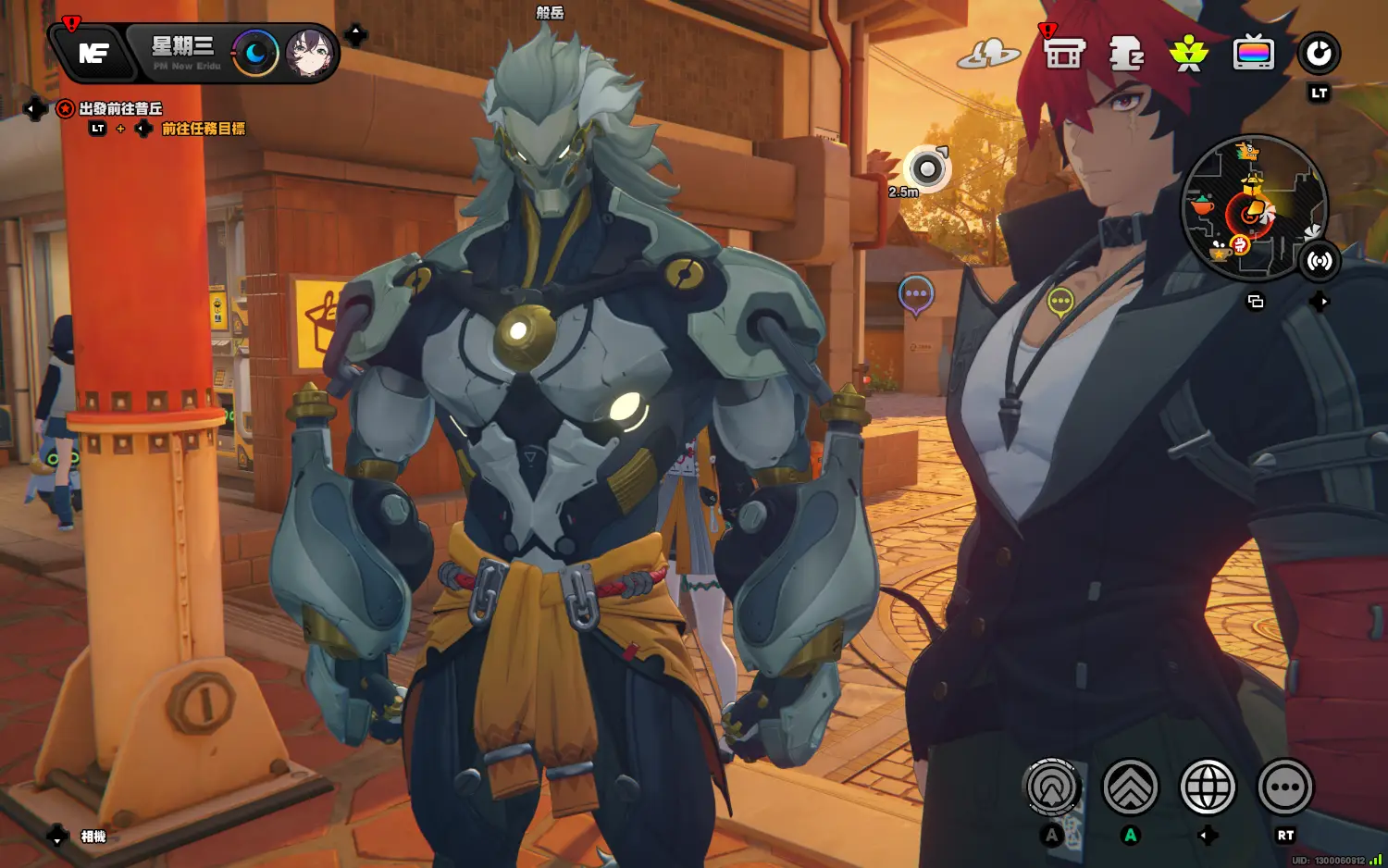The width and height of the screenshot is (1388, 868).
Task: Select the 出發前往昔丘 quest tracker
Action: point(120,109)
